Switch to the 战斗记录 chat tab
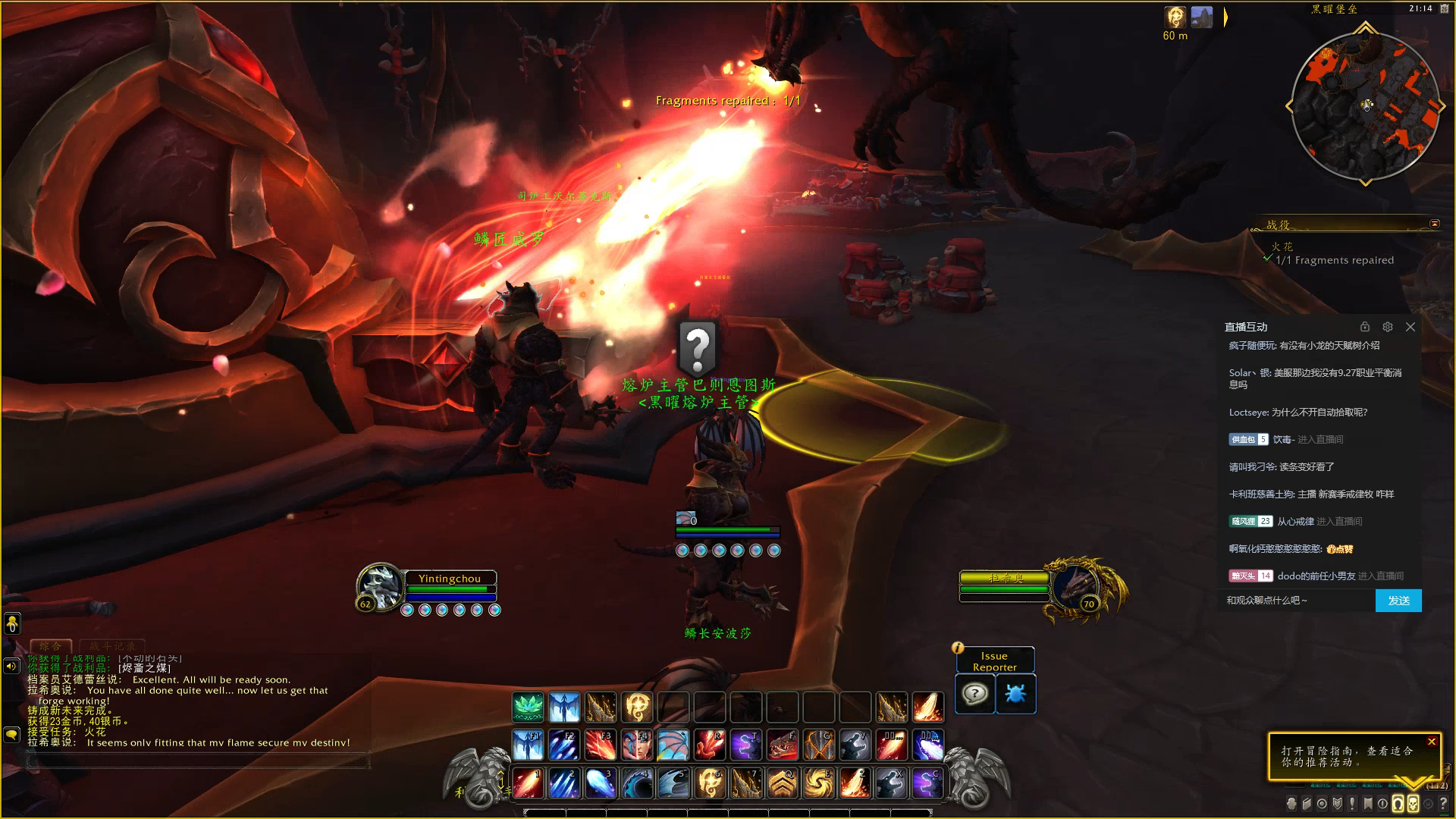Viewport: 1456px width, 819px height. (113, 646)
